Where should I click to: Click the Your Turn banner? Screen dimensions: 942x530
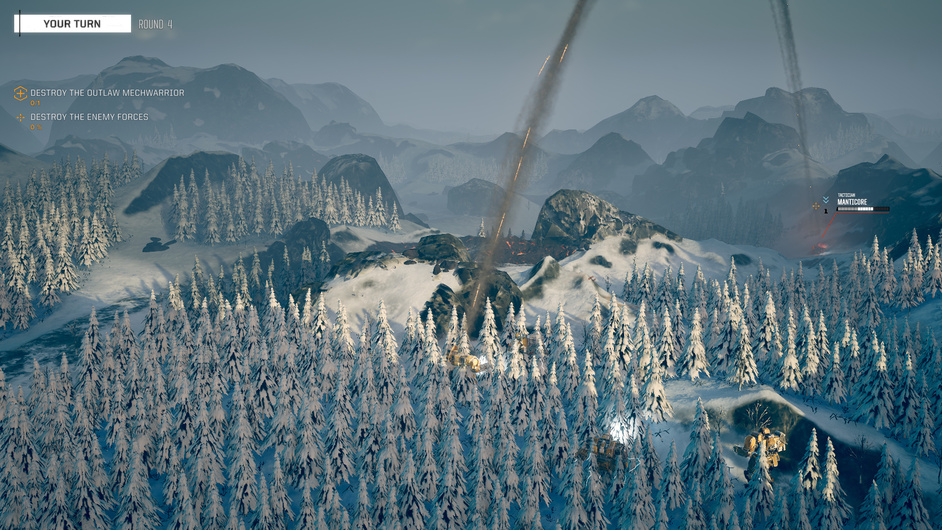(x=72, y=24)
